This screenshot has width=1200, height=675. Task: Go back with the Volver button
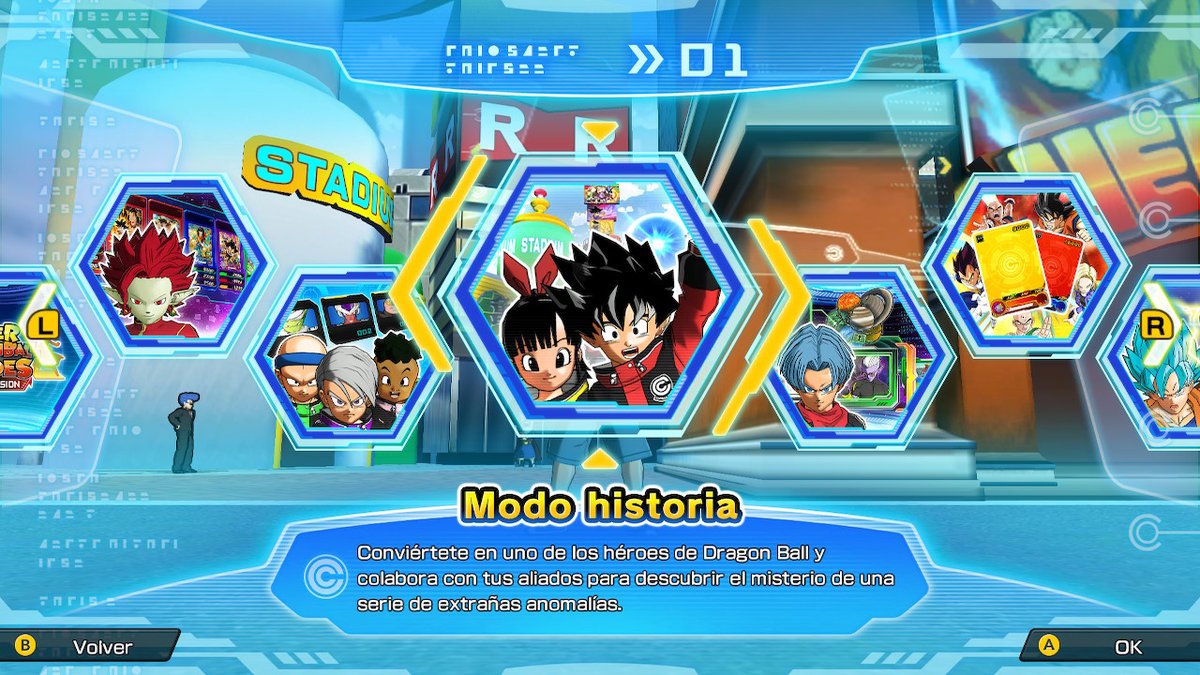pos(90,647)
